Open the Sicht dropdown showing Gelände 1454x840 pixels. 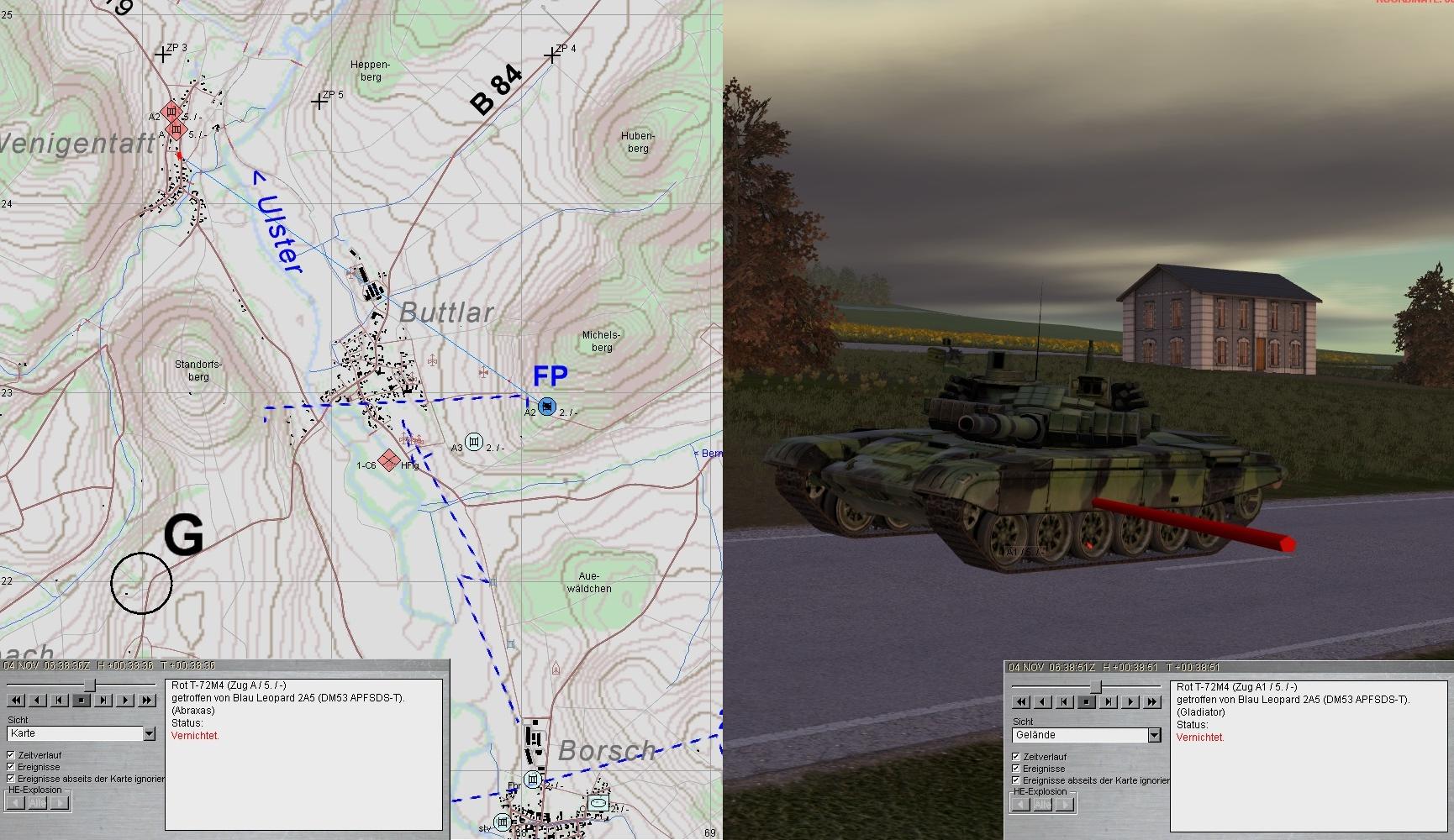(x=1154, y=735)
